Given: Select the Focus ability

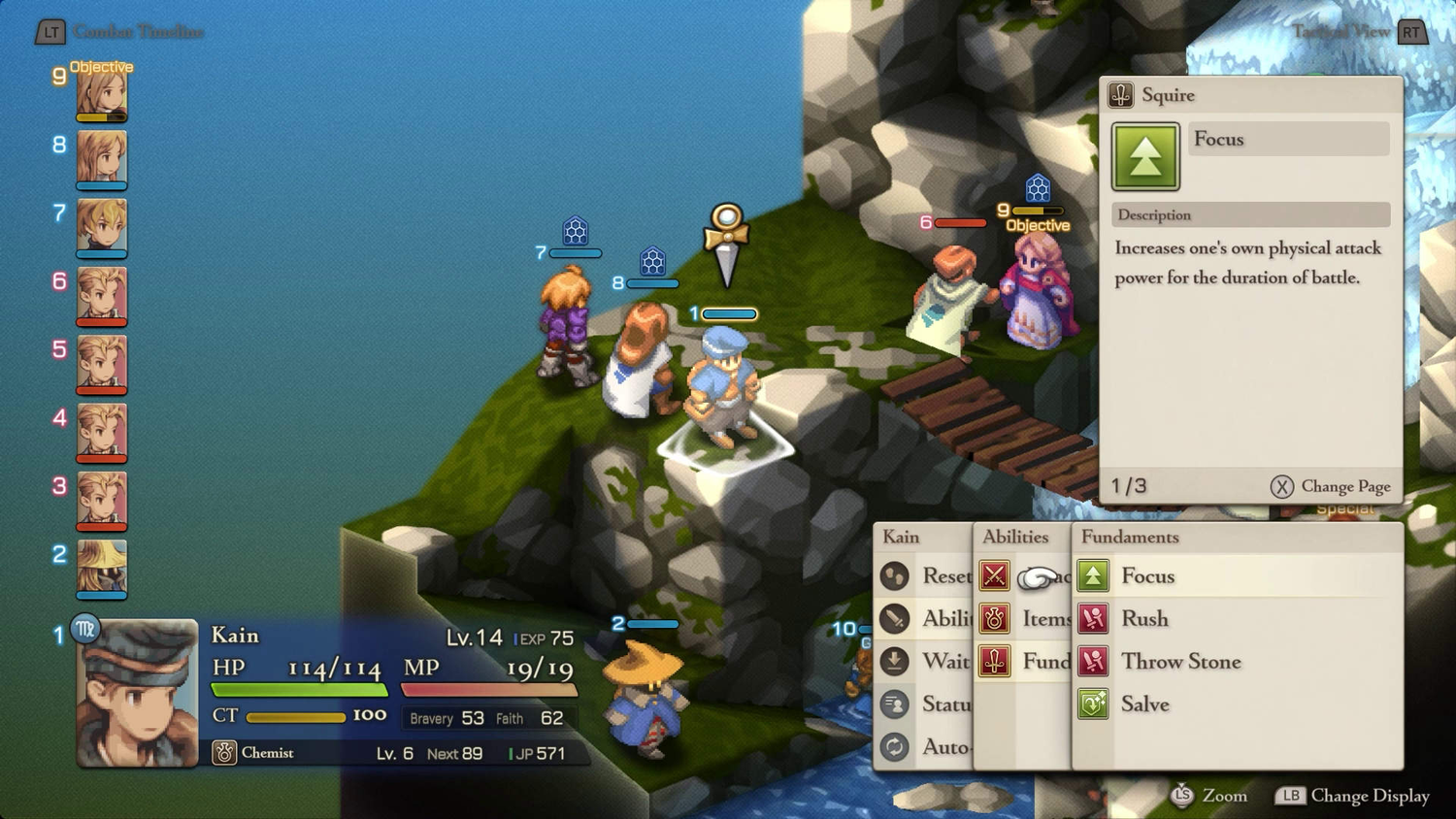Looking at the screenshot, I should [x=1147, y=576].
